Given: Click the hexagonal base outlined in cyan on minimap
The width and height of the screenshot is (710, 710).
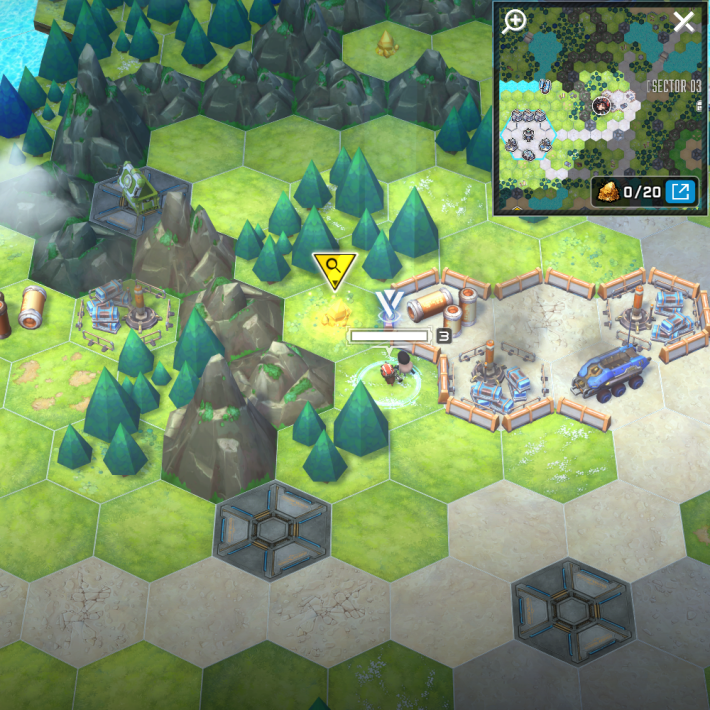Looking at the screenshot, I should [530, 134].
